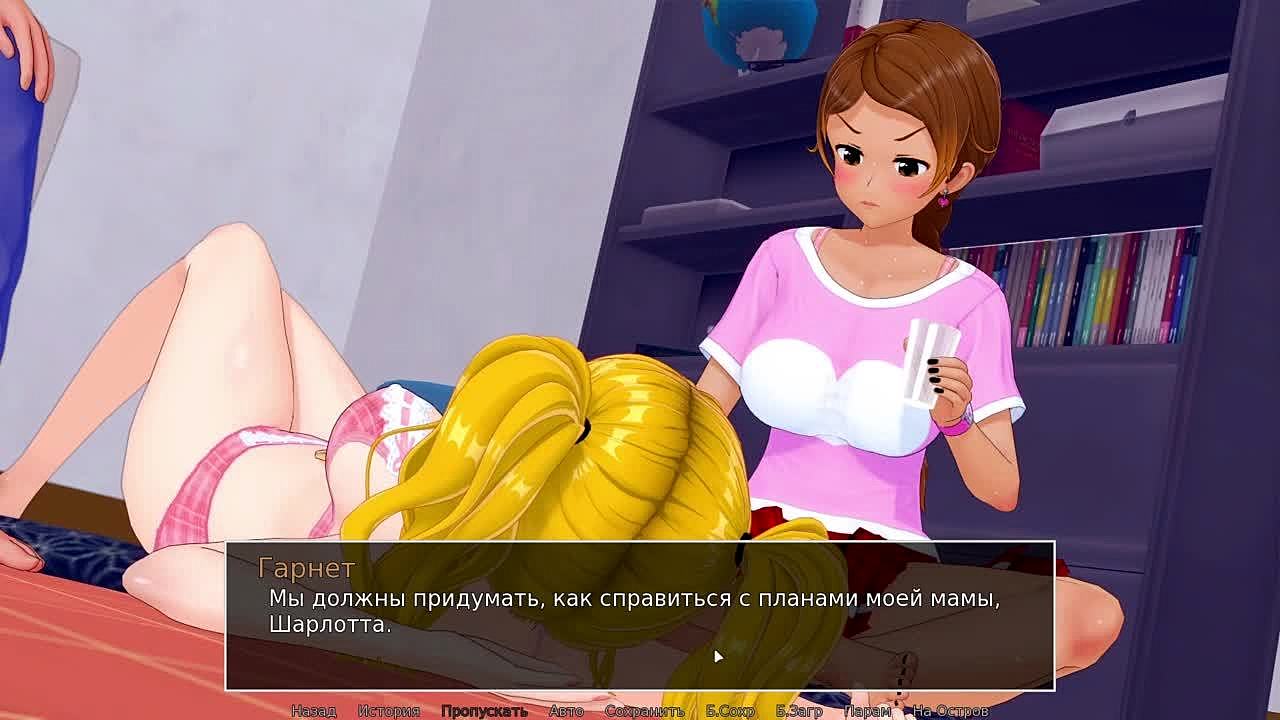The image size is (1280, 720).
Task: Do a quick save with Б.Сохр
Action: [x=730, y=711]
